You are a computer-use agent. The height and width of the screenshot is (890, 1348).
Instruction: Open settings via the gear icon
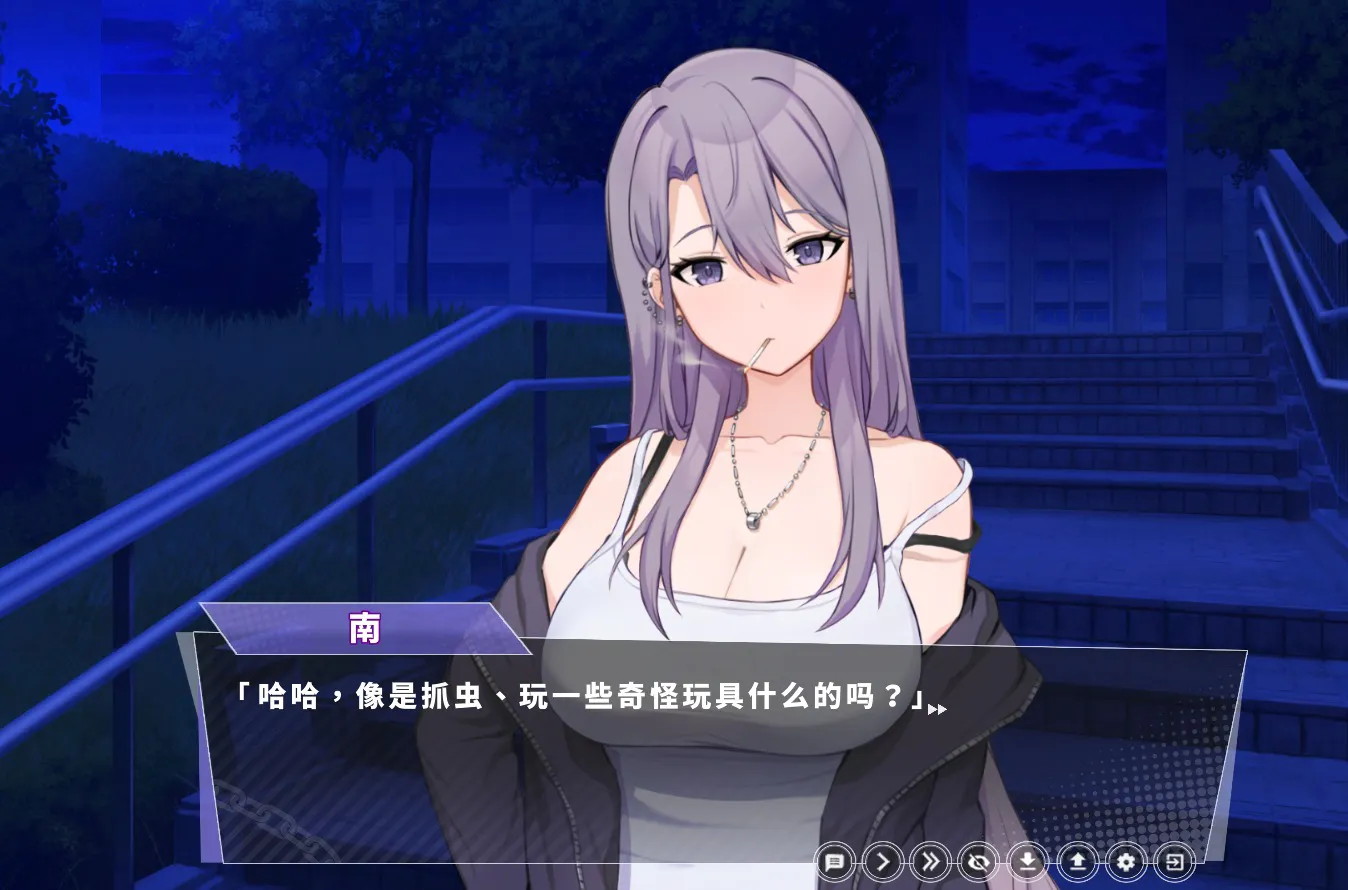[1126, 861]
